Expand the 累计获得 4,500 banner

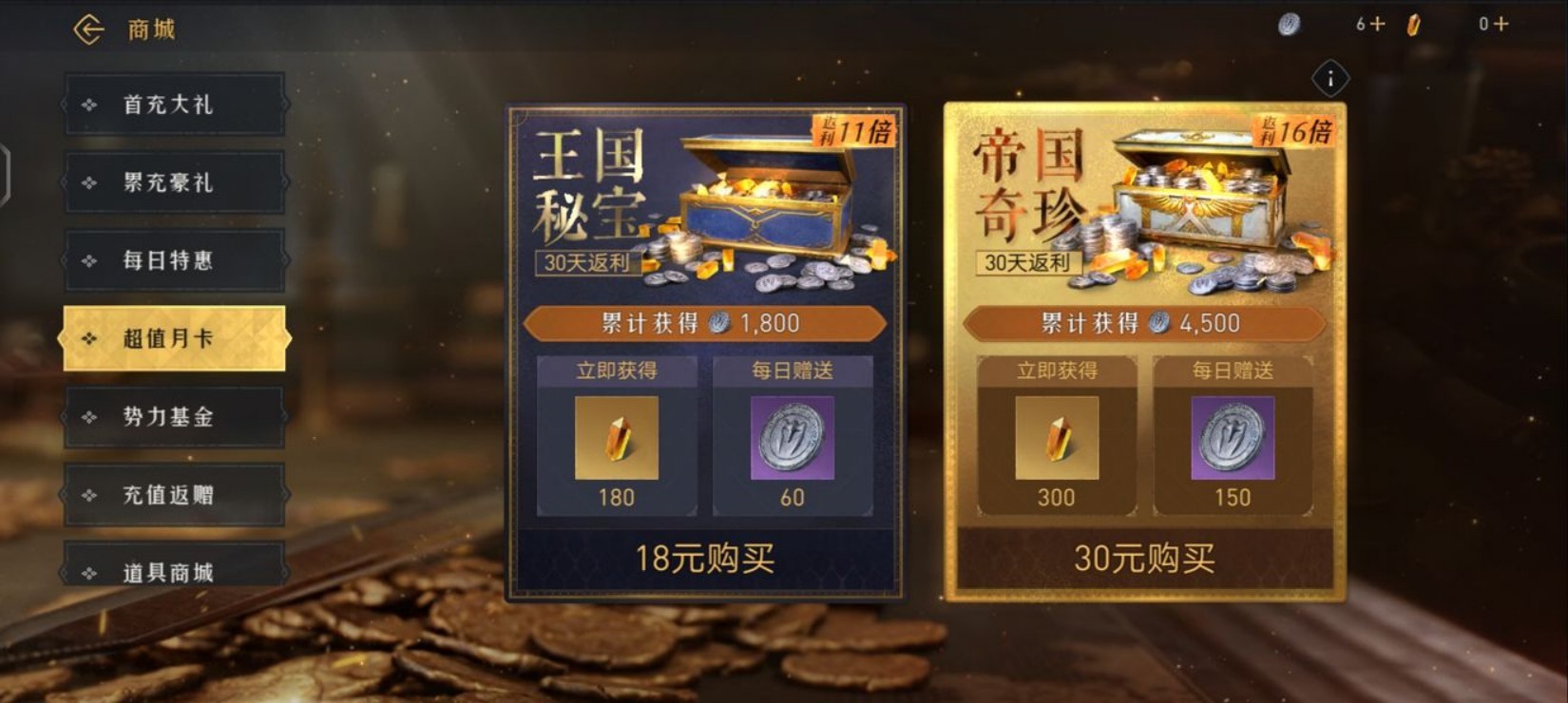1140,323
